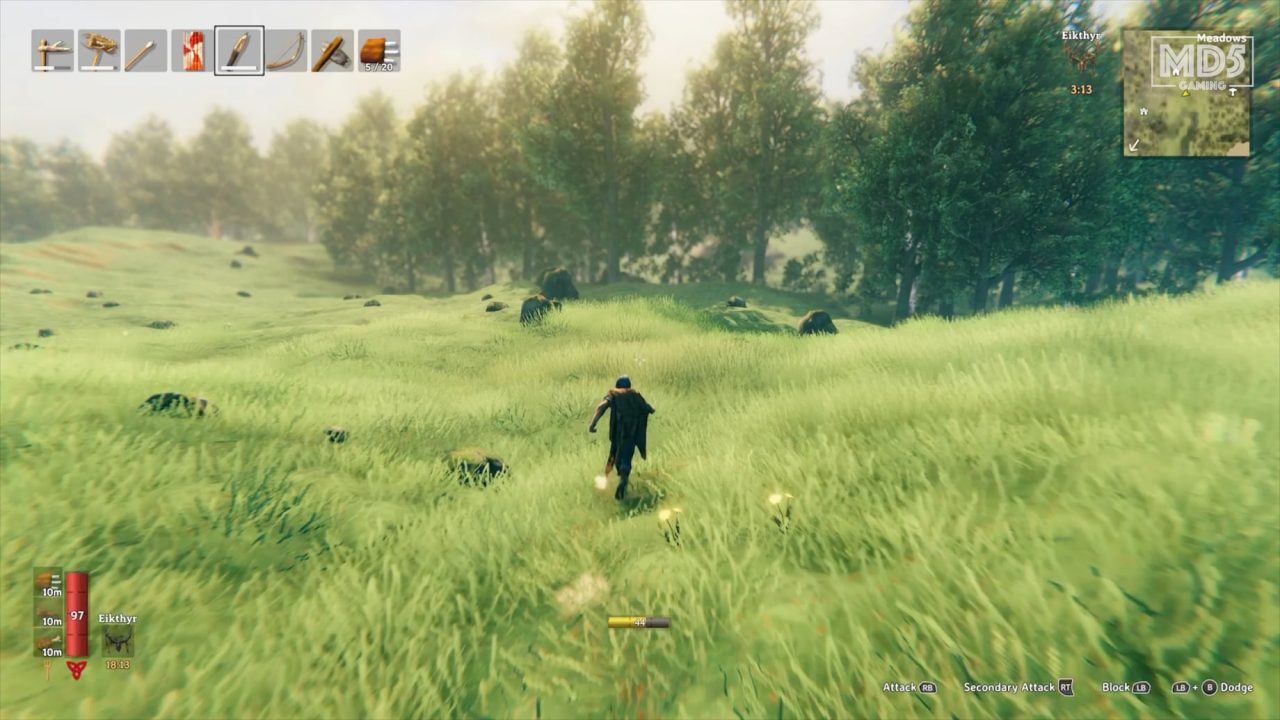1280x720 pixels.
Task: Click the red health bar showing 97
Action: (x=76, y=615)
